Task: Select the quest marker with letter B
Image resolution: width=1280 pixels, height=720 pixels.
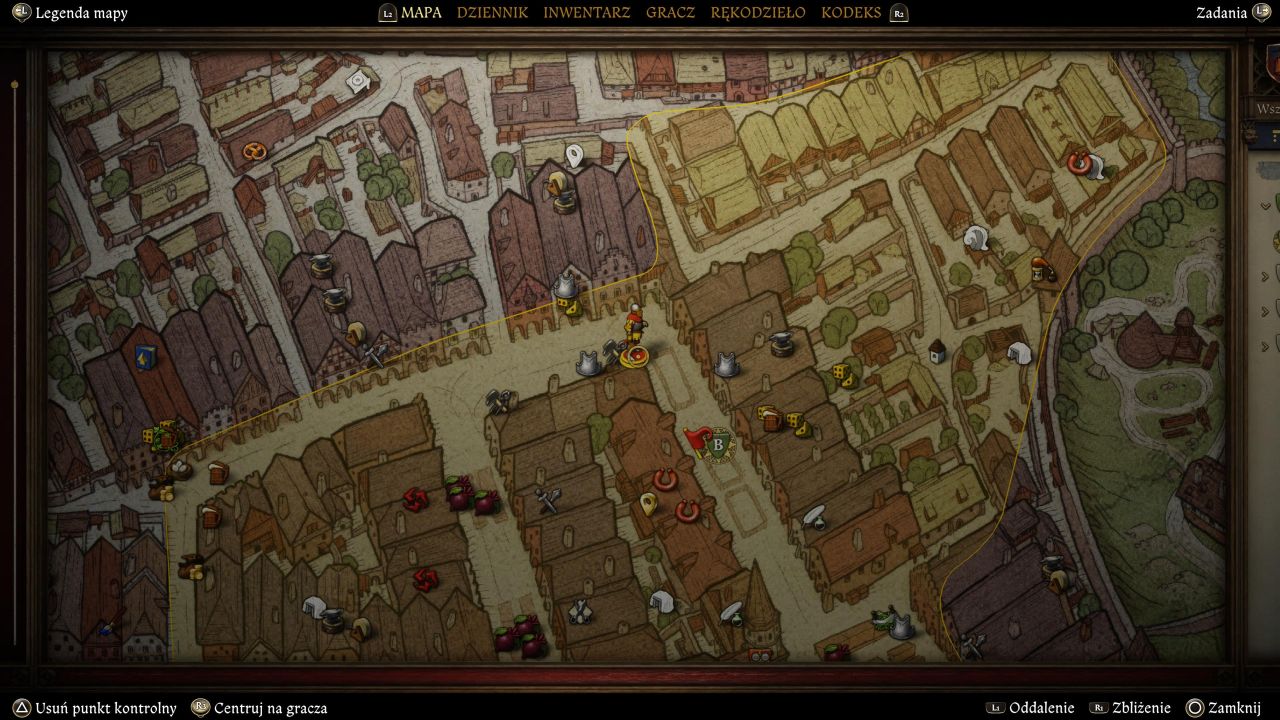Action: (x=718, y=445)
